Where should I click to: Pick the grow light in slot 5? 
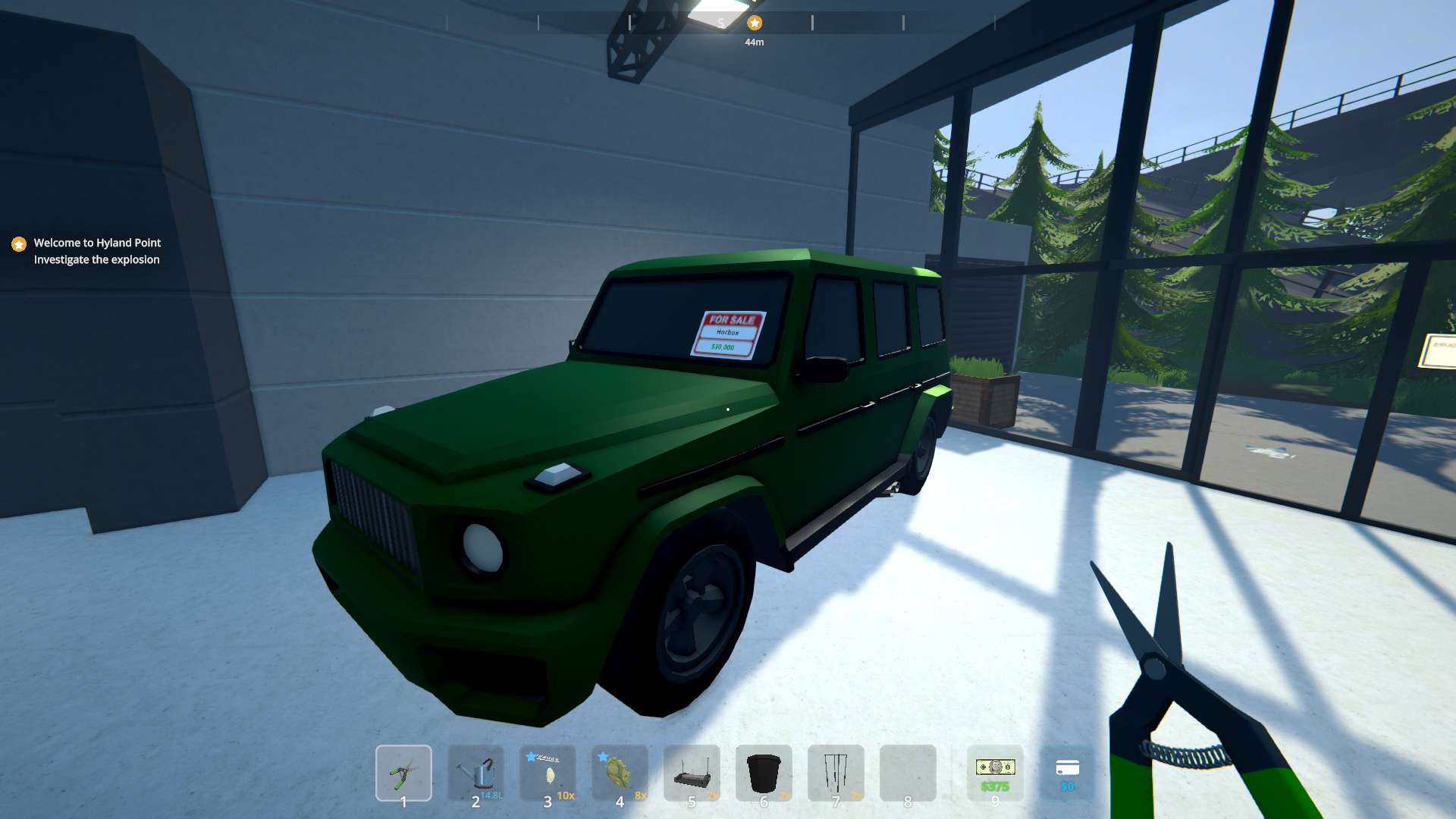point(692,773)
